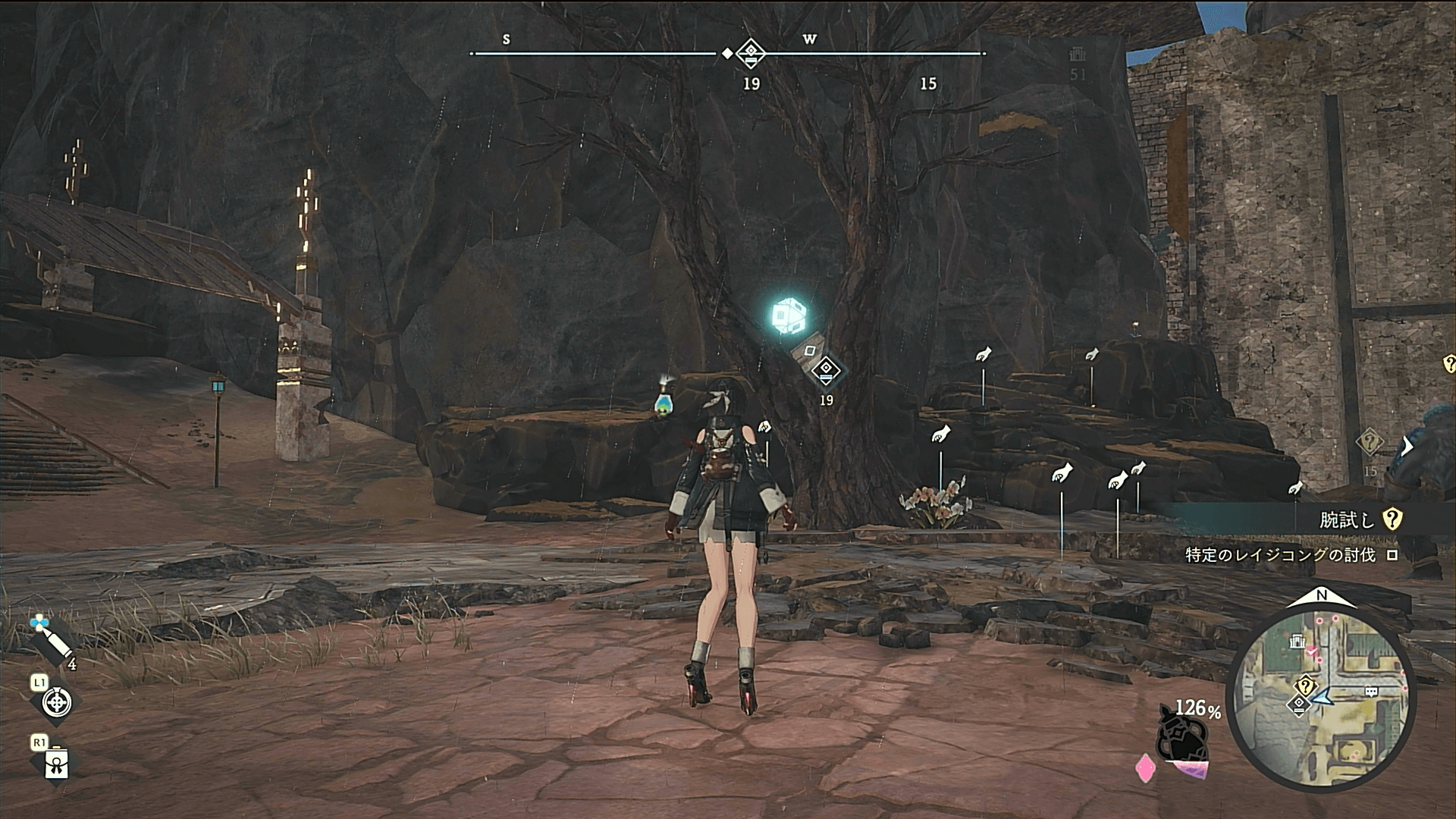This screenshot has width=1456, height=819.
Task: Select the pink diamond gem icon
Action: point(1144,767)
